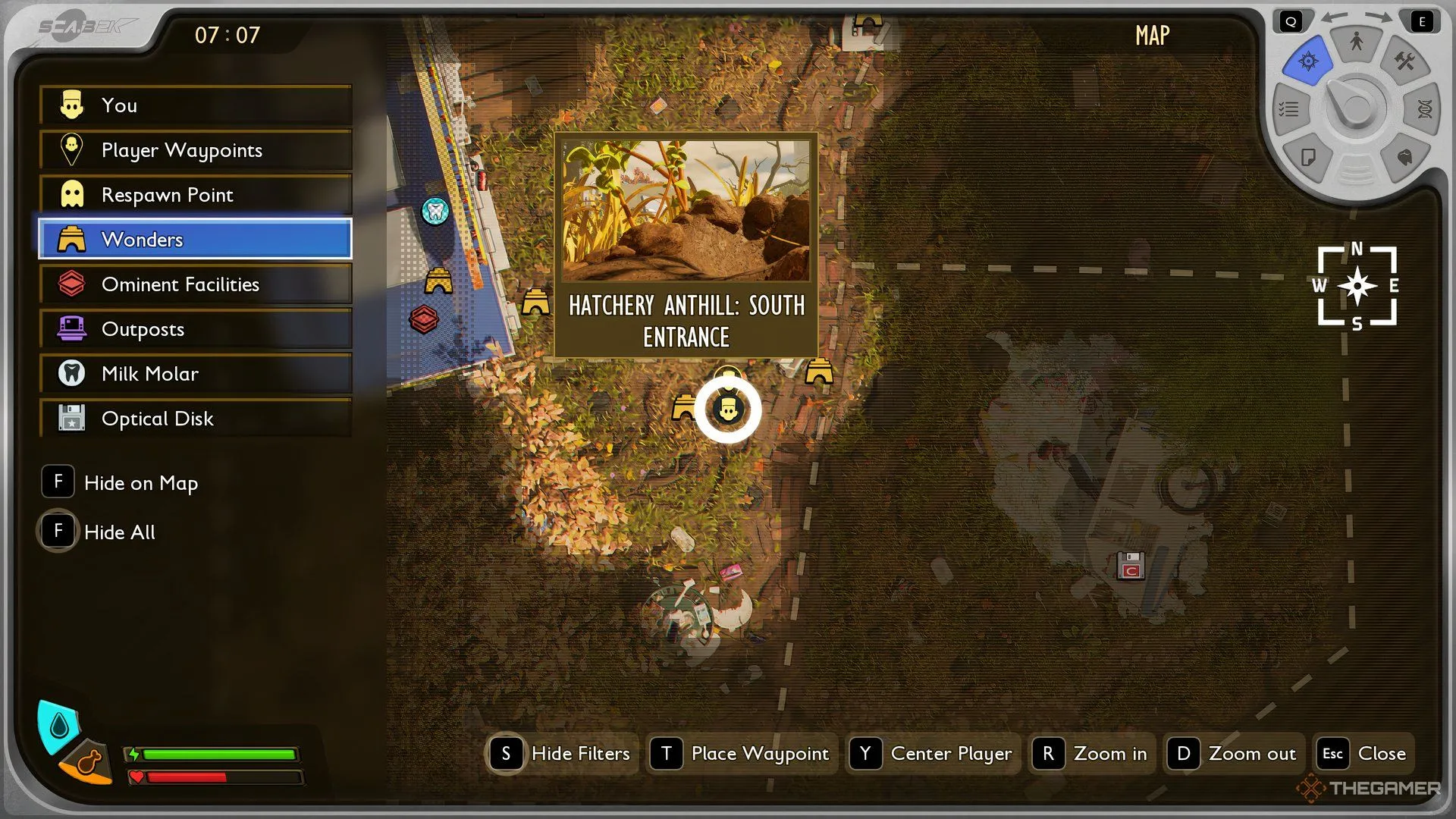Close the map screen

pos(1364,754)
